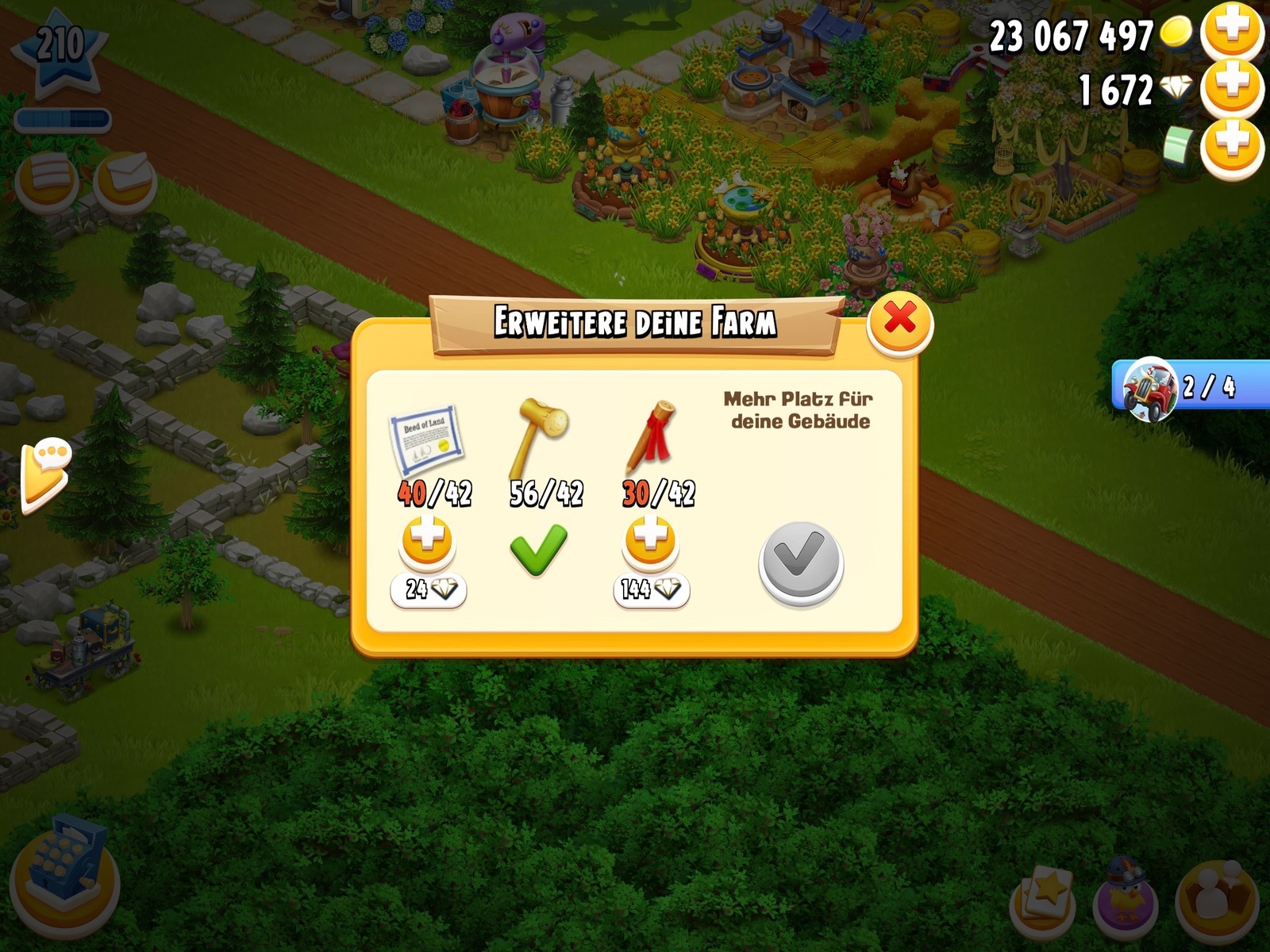The width and height of the screenshot is (1270, 952).
Task: Add more coins with the plus button
Action: (x=1231, y=32)
